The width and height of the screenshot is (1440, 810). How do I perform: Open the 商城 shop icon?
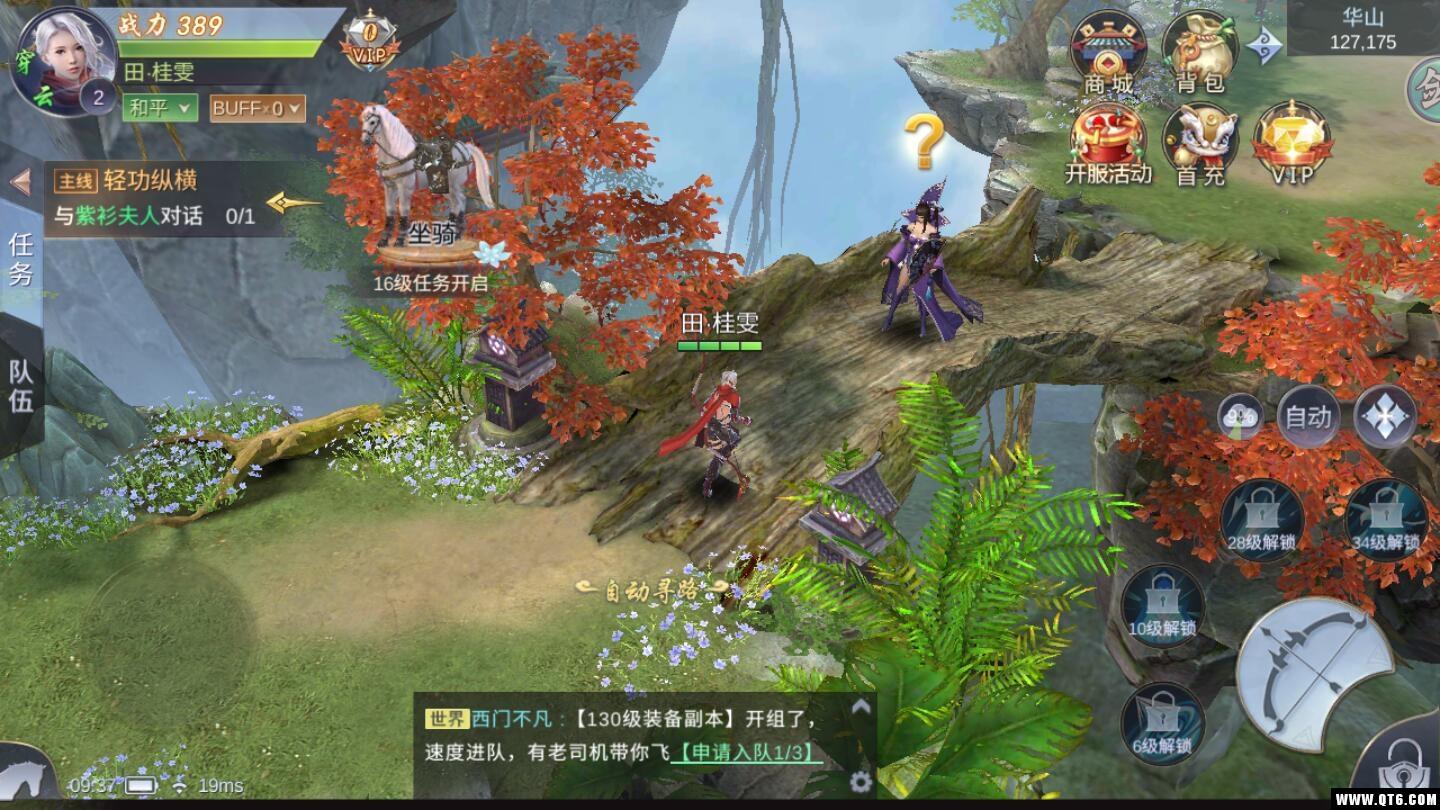coord(1108,52)
